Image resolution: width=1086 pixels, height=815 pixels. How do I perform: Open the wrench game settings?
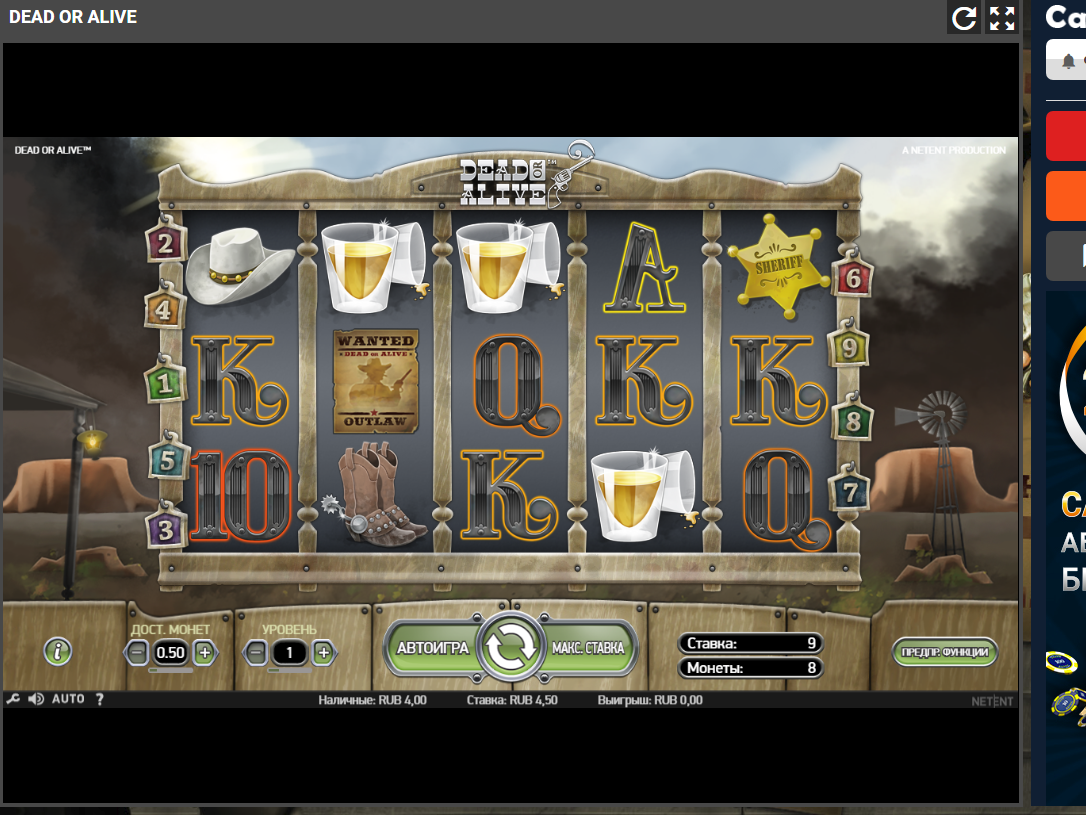point(14,699)
